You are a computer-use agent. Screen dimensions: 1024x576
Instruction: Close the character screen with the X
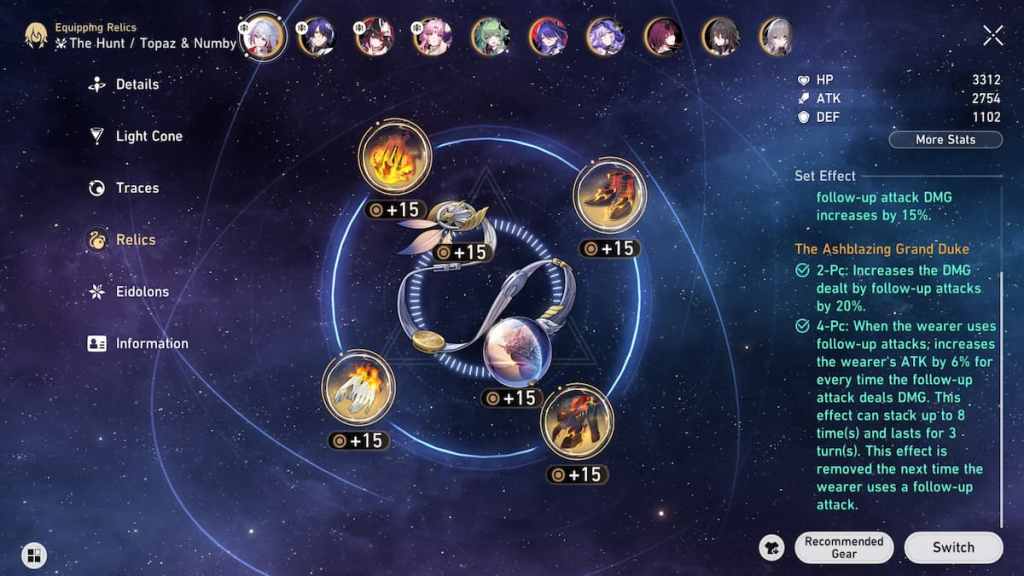coord(993,36)
